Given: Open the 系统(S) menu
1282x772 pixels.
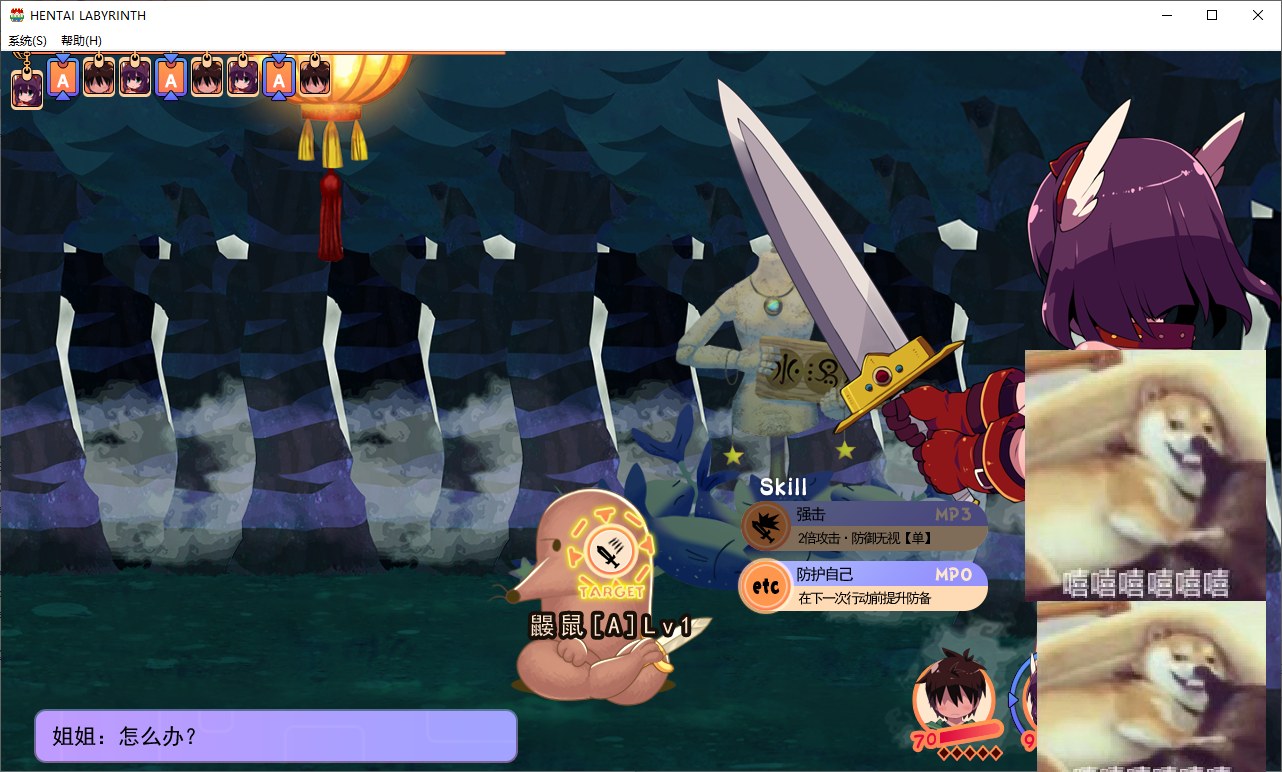Looking at the screenshot, I should [x=28, y=41].
